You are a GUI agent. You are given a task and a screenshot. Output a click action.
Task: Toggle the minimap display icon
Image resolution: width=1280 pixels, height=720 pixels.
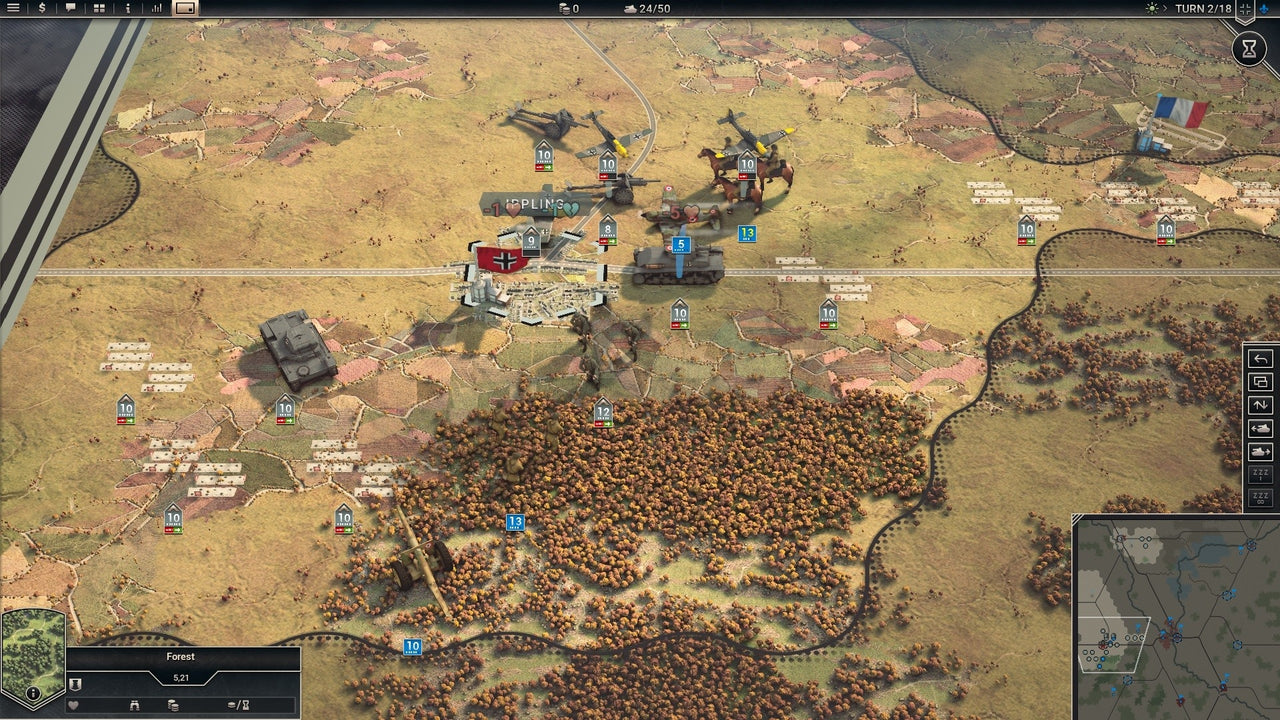185,10
